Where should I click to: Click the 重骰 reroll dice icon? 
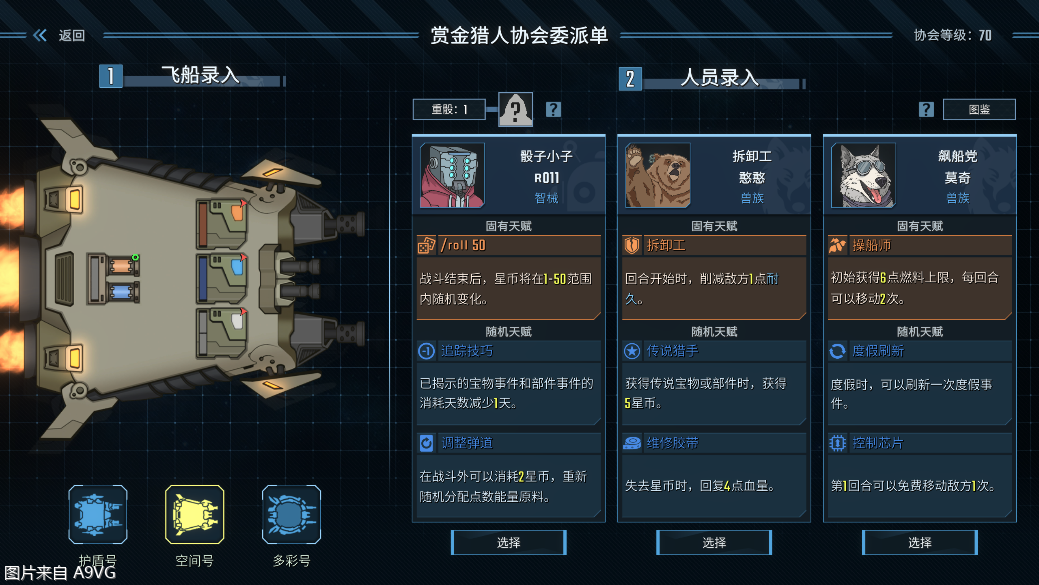click(515, 110)
